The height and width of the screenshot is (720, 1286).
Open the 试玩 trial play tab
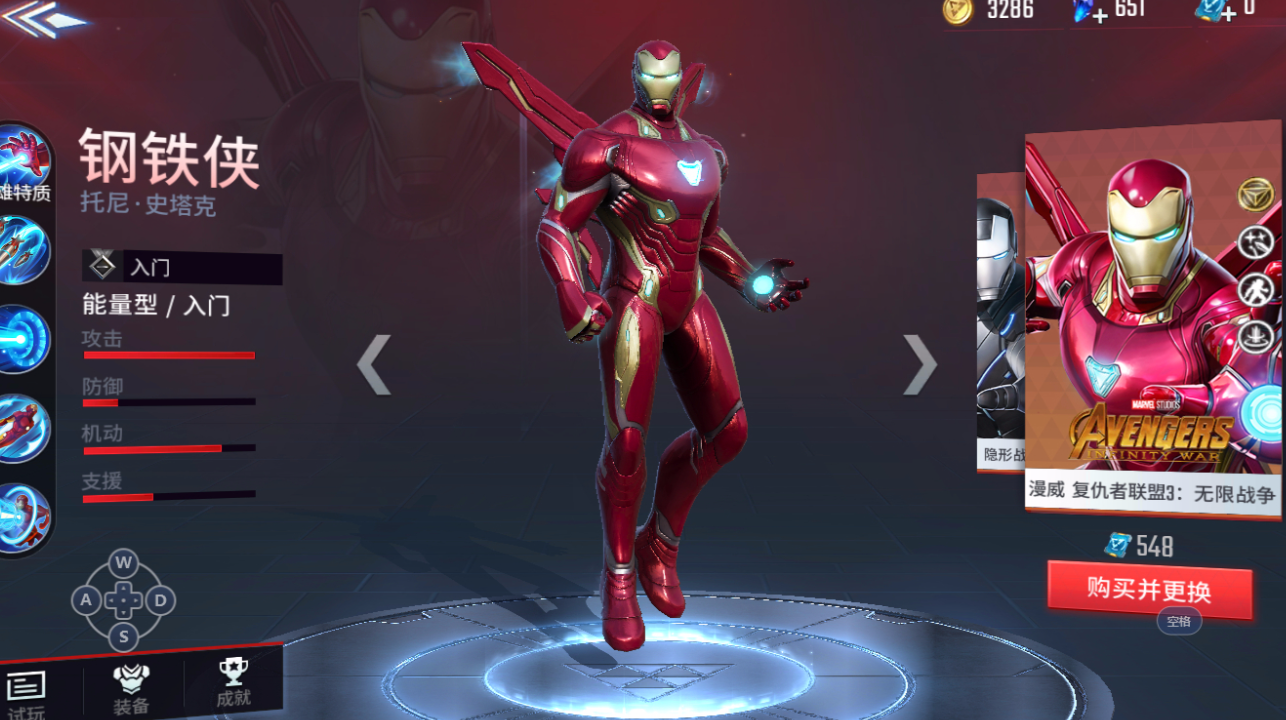[x=27, y=690]
